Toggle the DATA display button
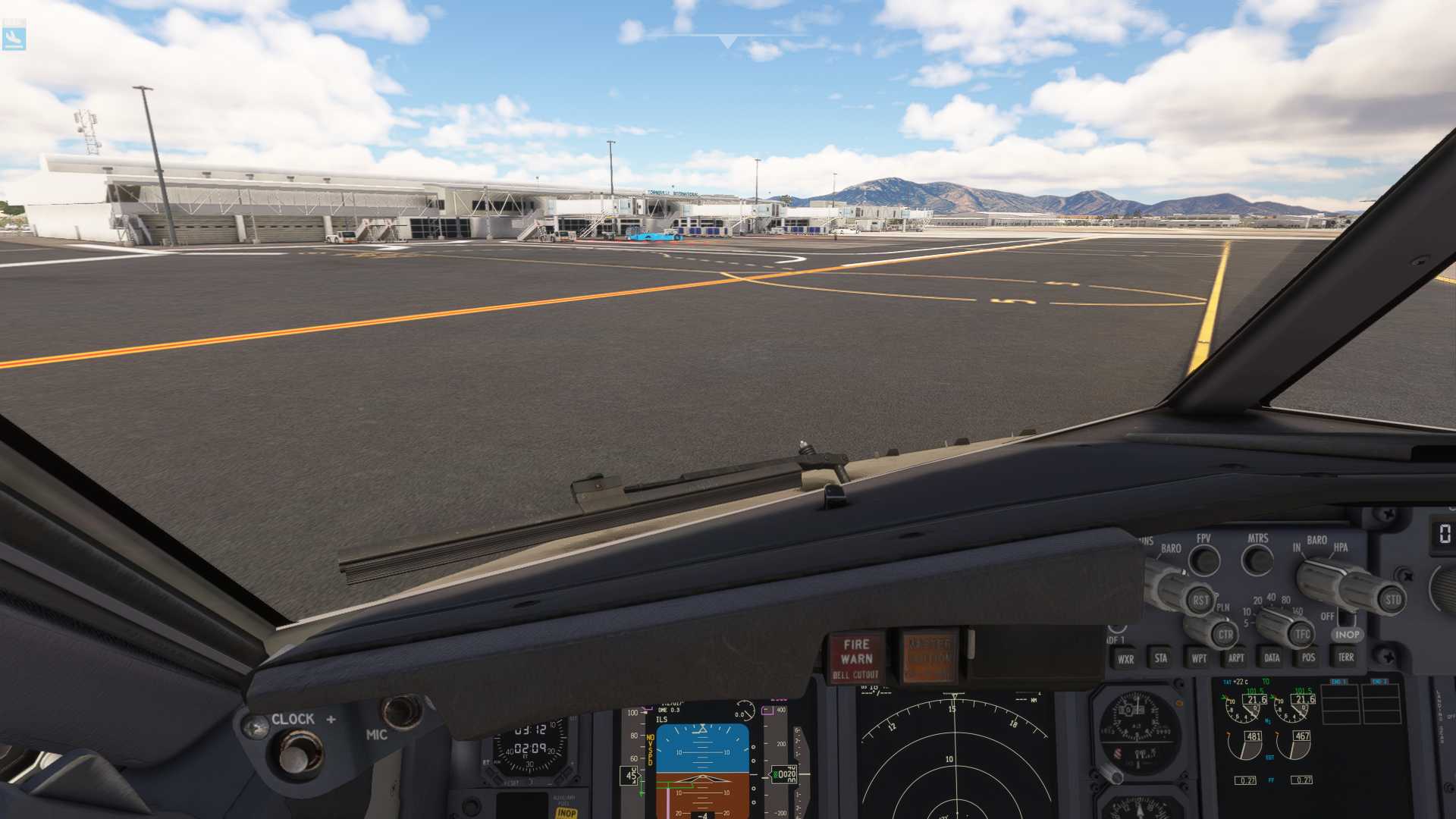The image size is (1456, 819). tap(1272, 658)
